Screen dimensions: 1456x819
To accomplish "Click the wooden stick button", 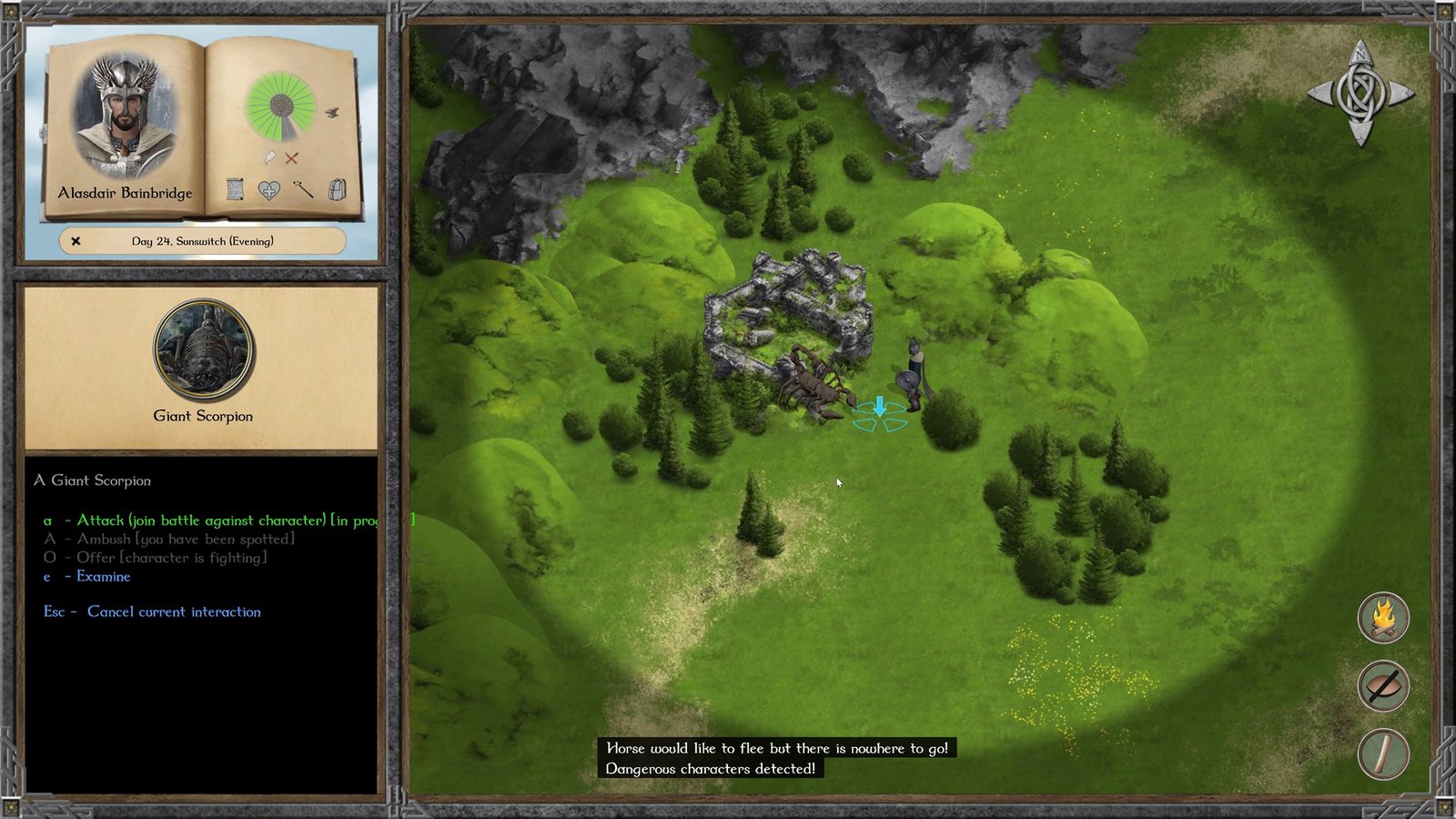I will (1383, 753).
